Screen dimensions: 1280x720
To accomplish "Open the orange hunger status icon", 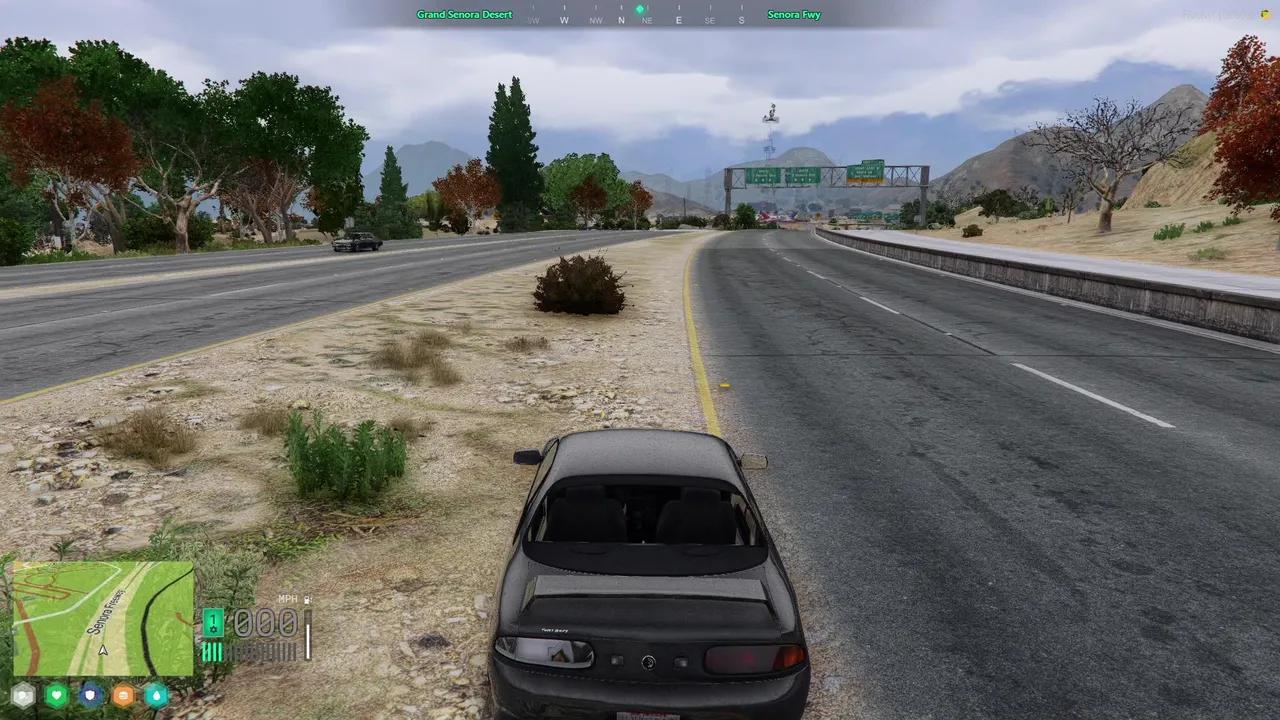I will 124,695.
